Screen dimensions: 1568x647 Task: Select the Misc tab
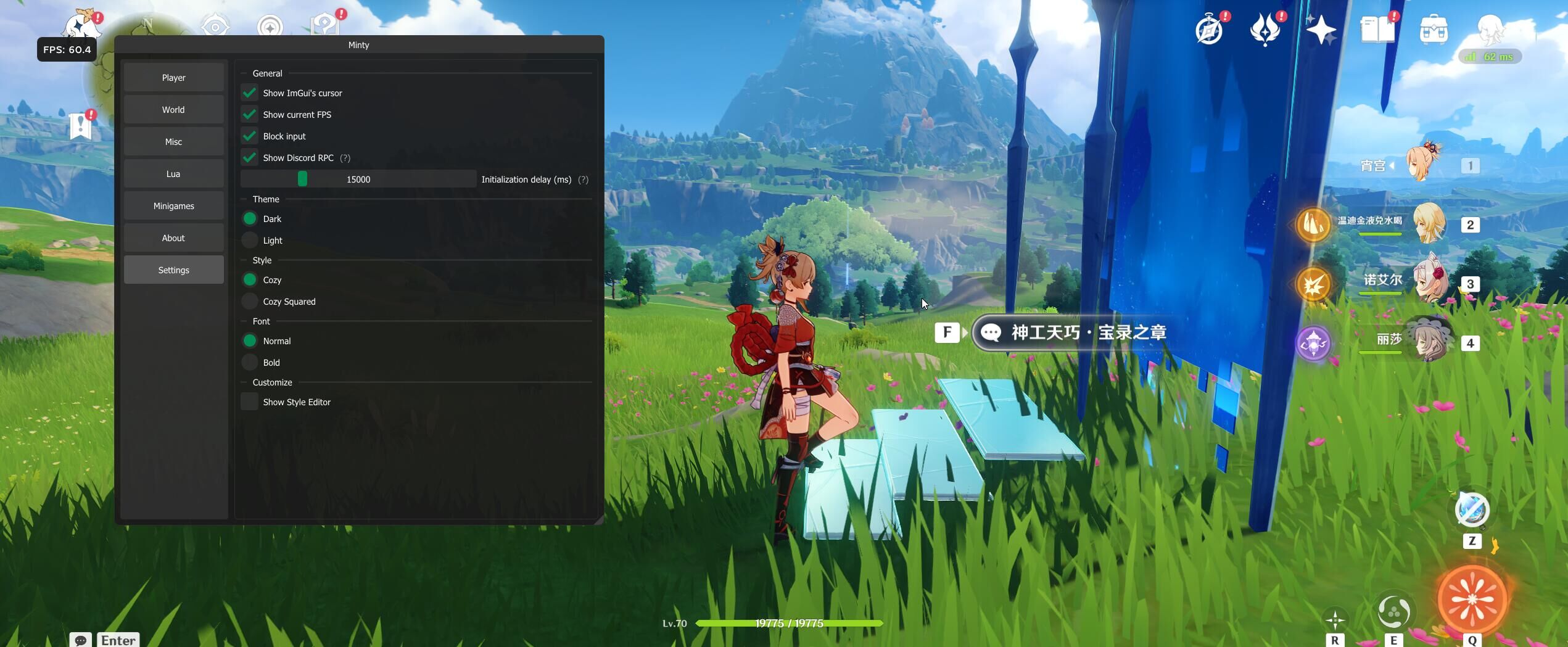173,142
